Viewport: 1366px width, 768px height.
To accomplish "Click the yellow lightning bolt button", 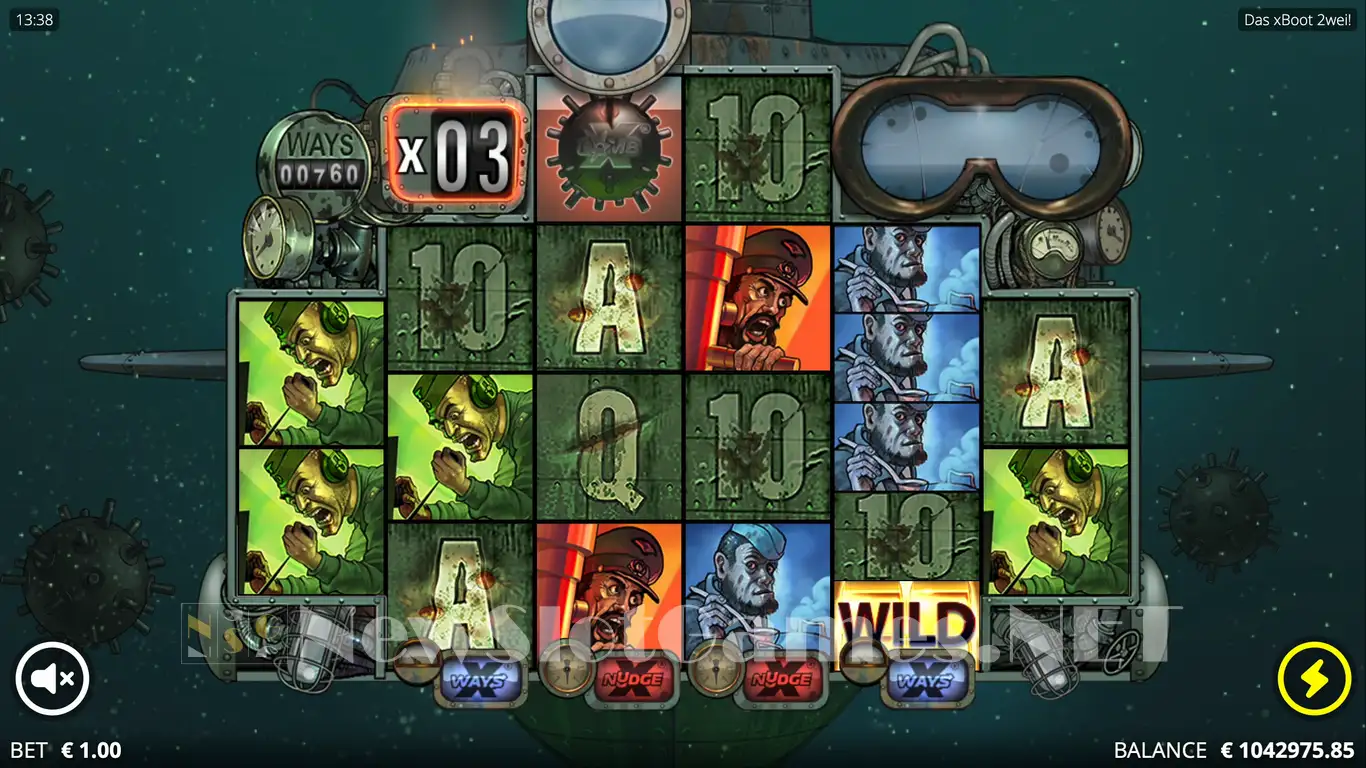I will pyautogui.click(x=1313, y=679).
